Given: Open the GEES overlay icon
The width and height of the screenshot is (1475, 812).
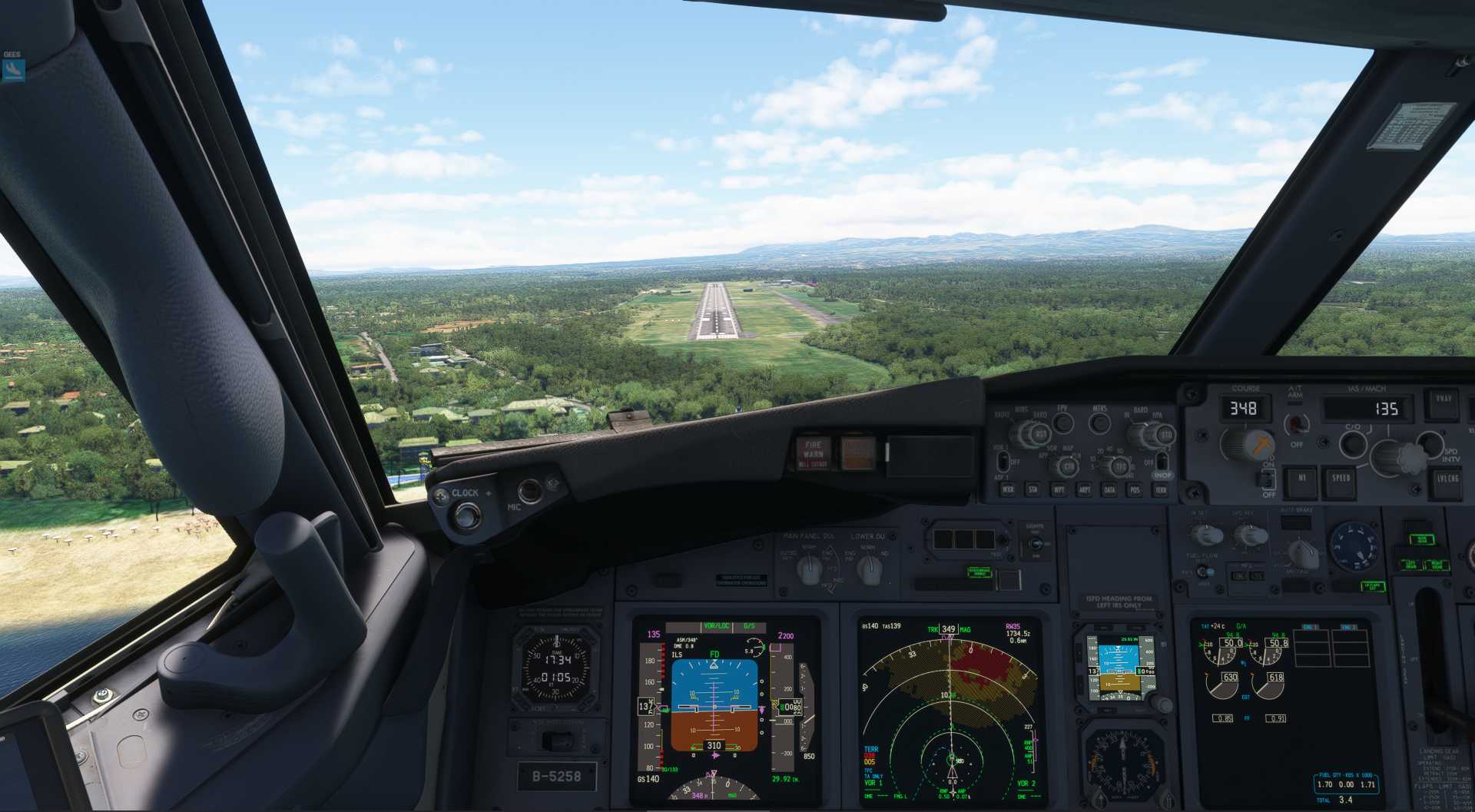Looking at the screenshot, I should point(13,70).
